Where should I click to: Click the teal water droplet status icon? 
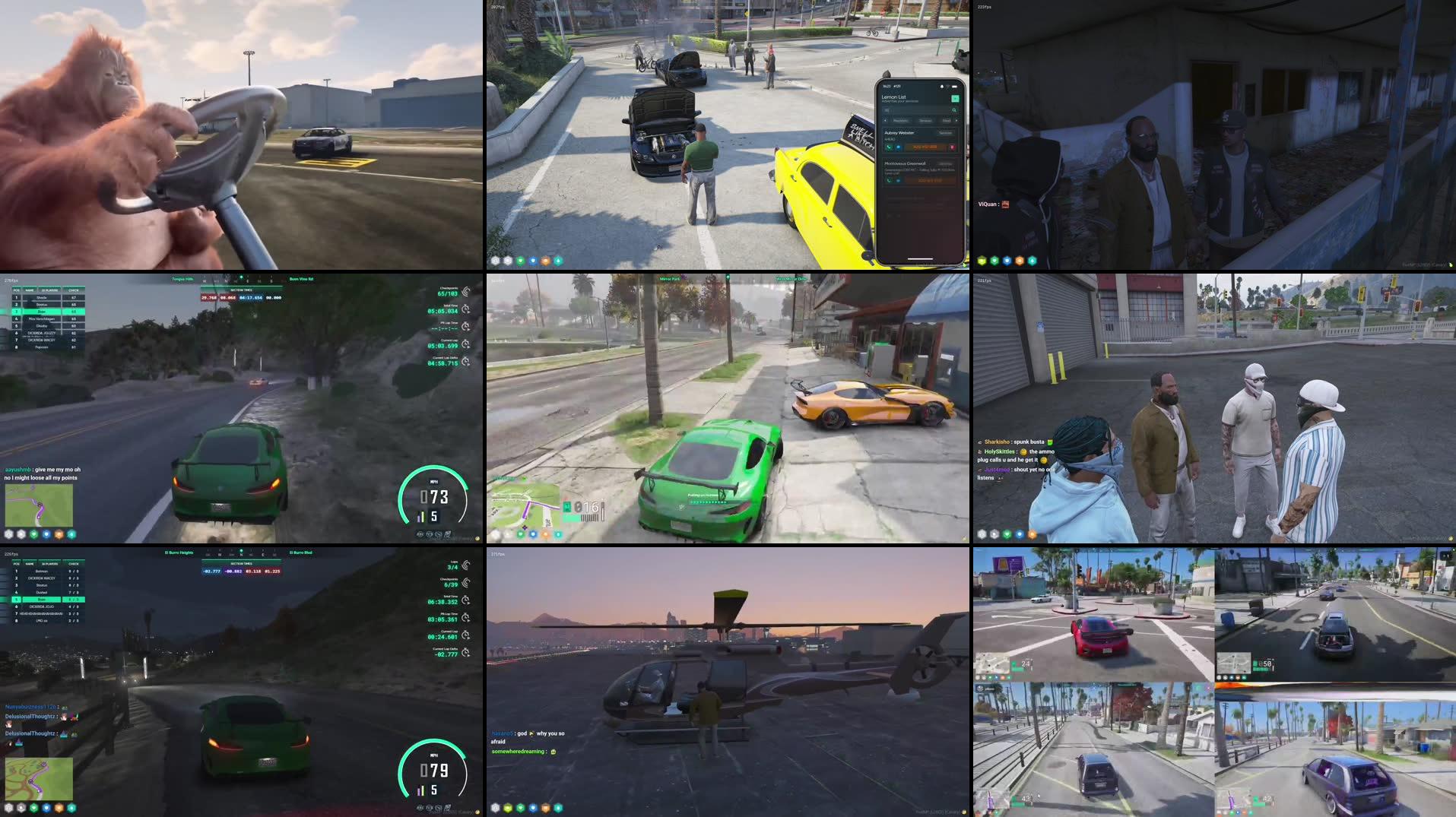coord(558,261)
